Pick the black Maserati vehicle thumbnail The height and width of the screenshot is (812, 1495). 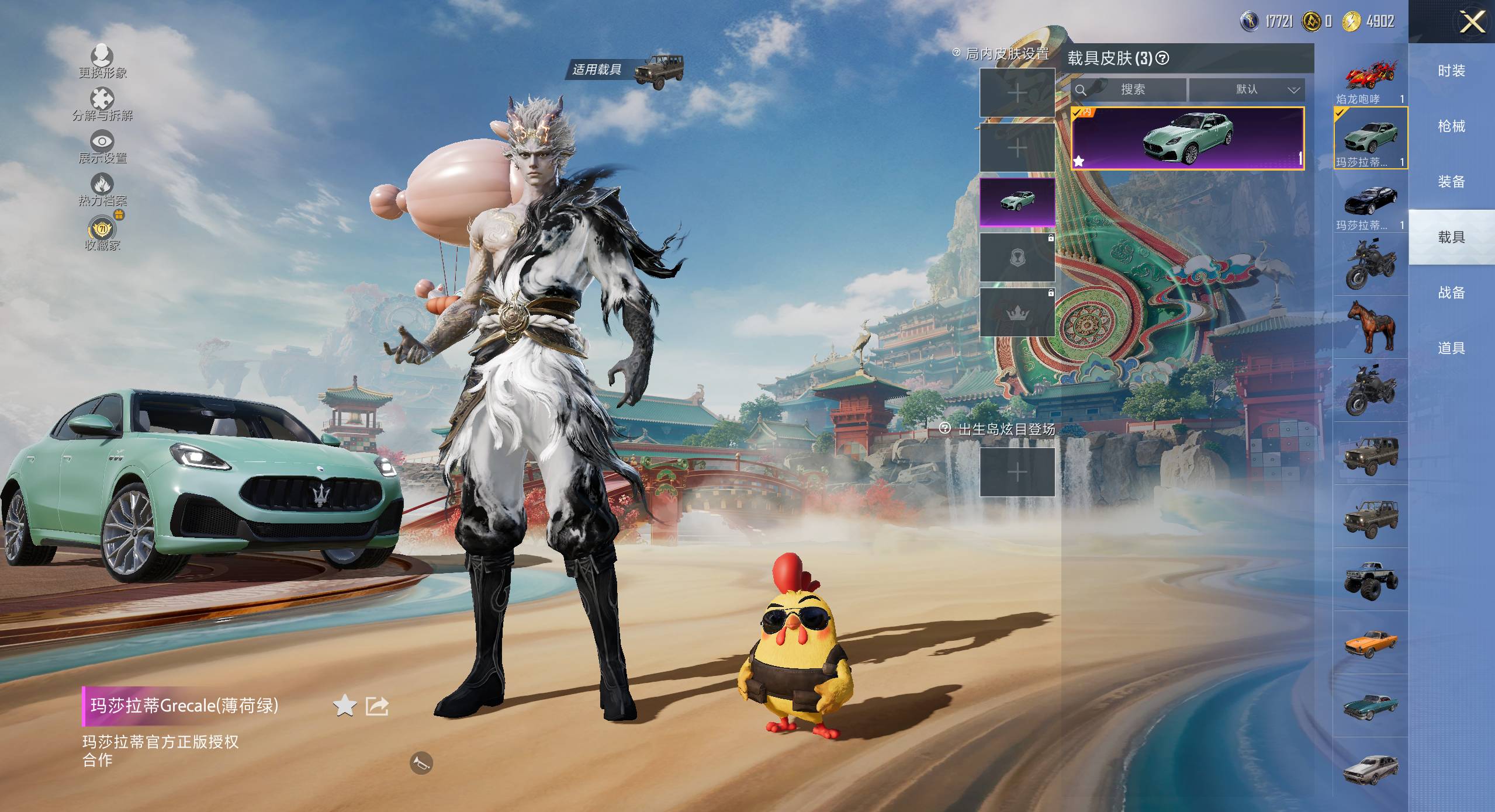point(1370,202)
